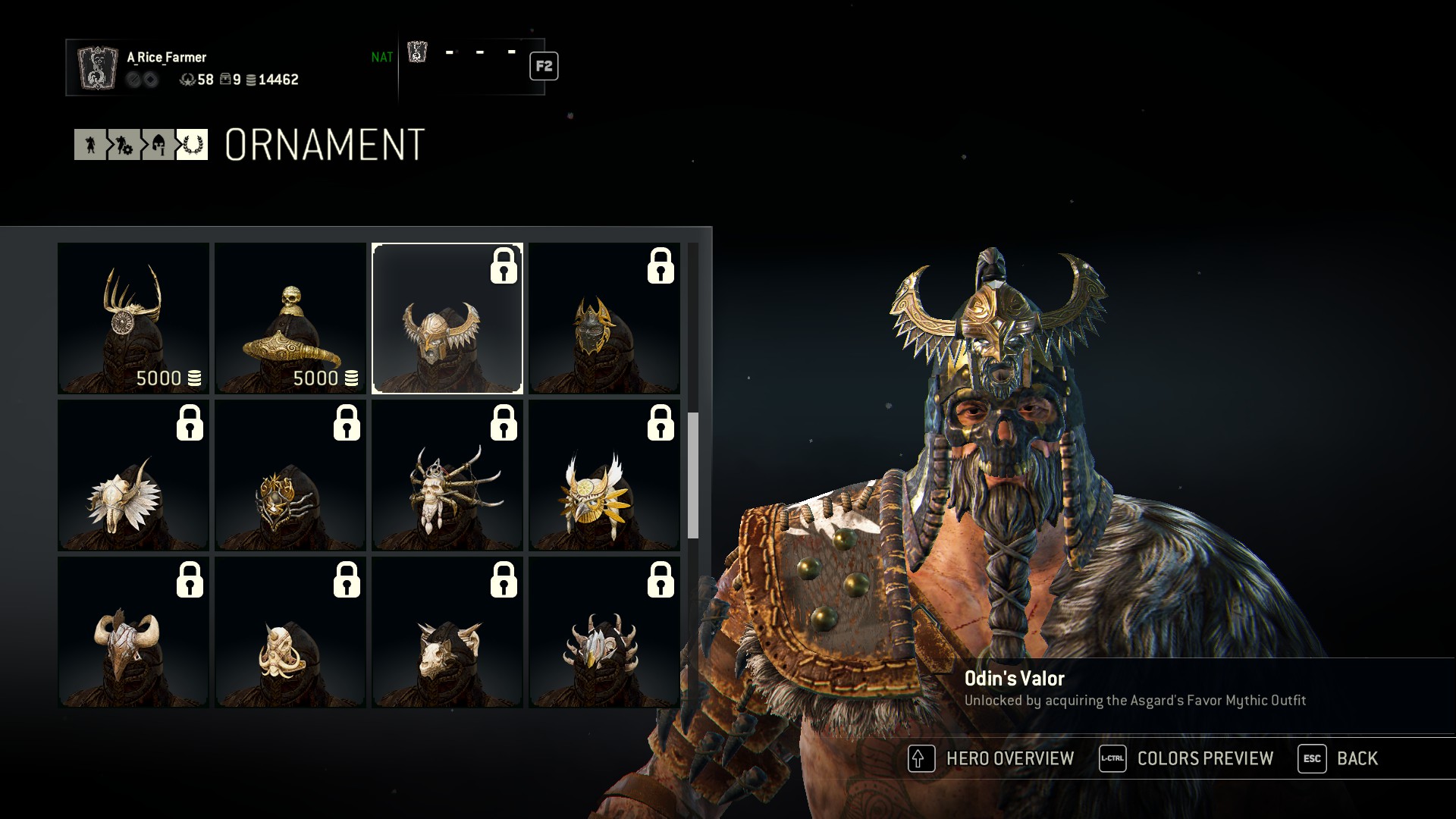Select the locked golden spider mask ornament

tap(290, 475)
